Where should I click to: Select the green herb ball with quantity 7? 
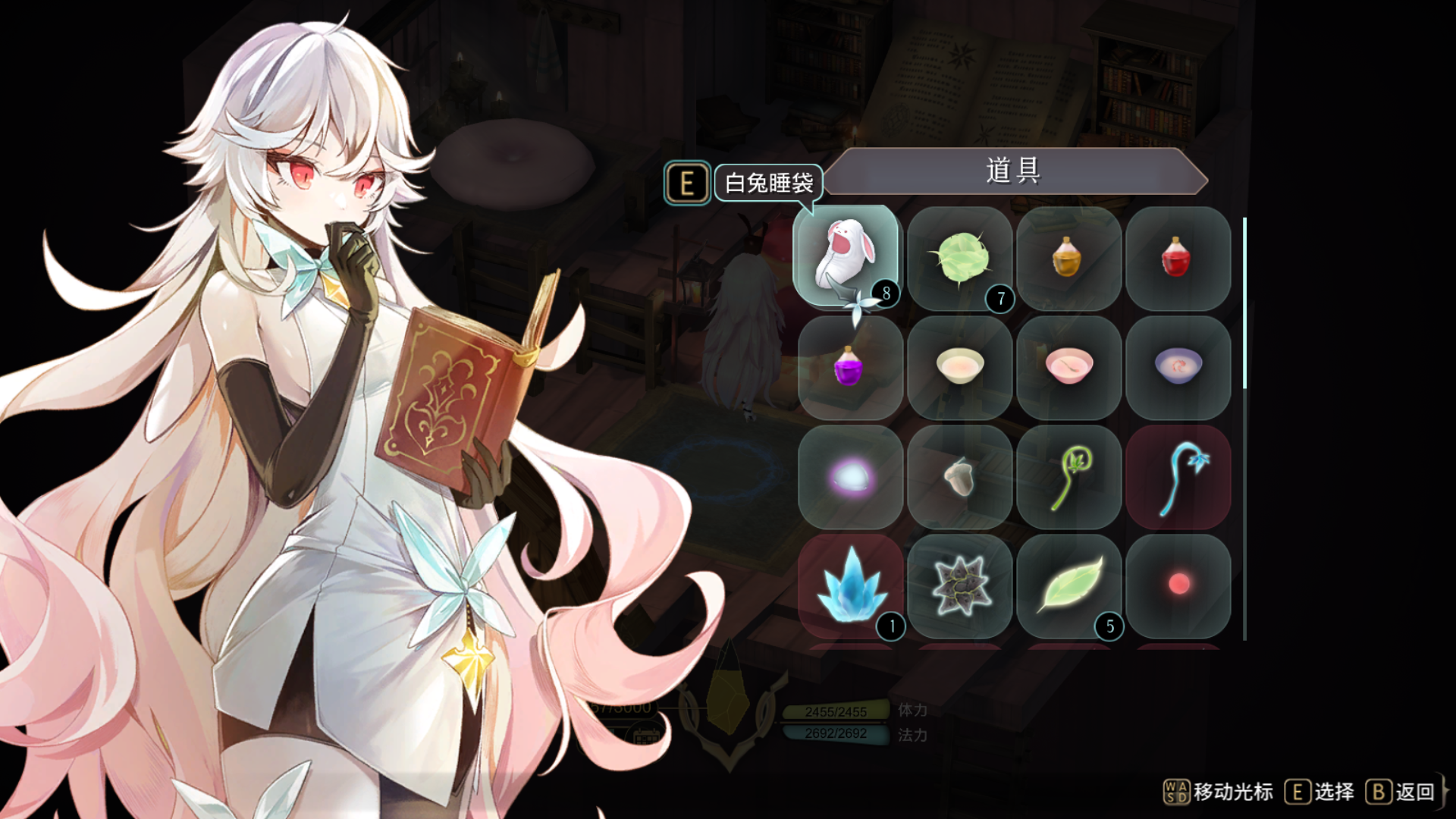(962, 258)
